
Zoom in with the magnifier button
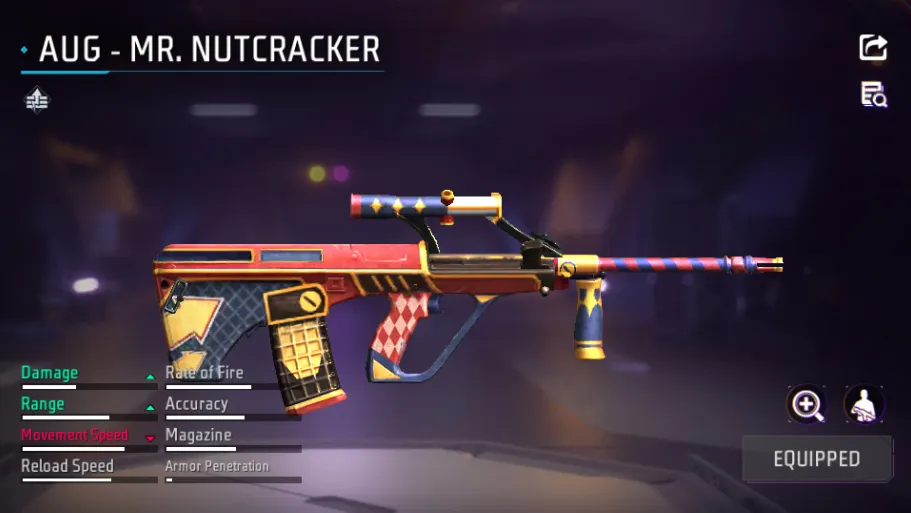[806, 404]
